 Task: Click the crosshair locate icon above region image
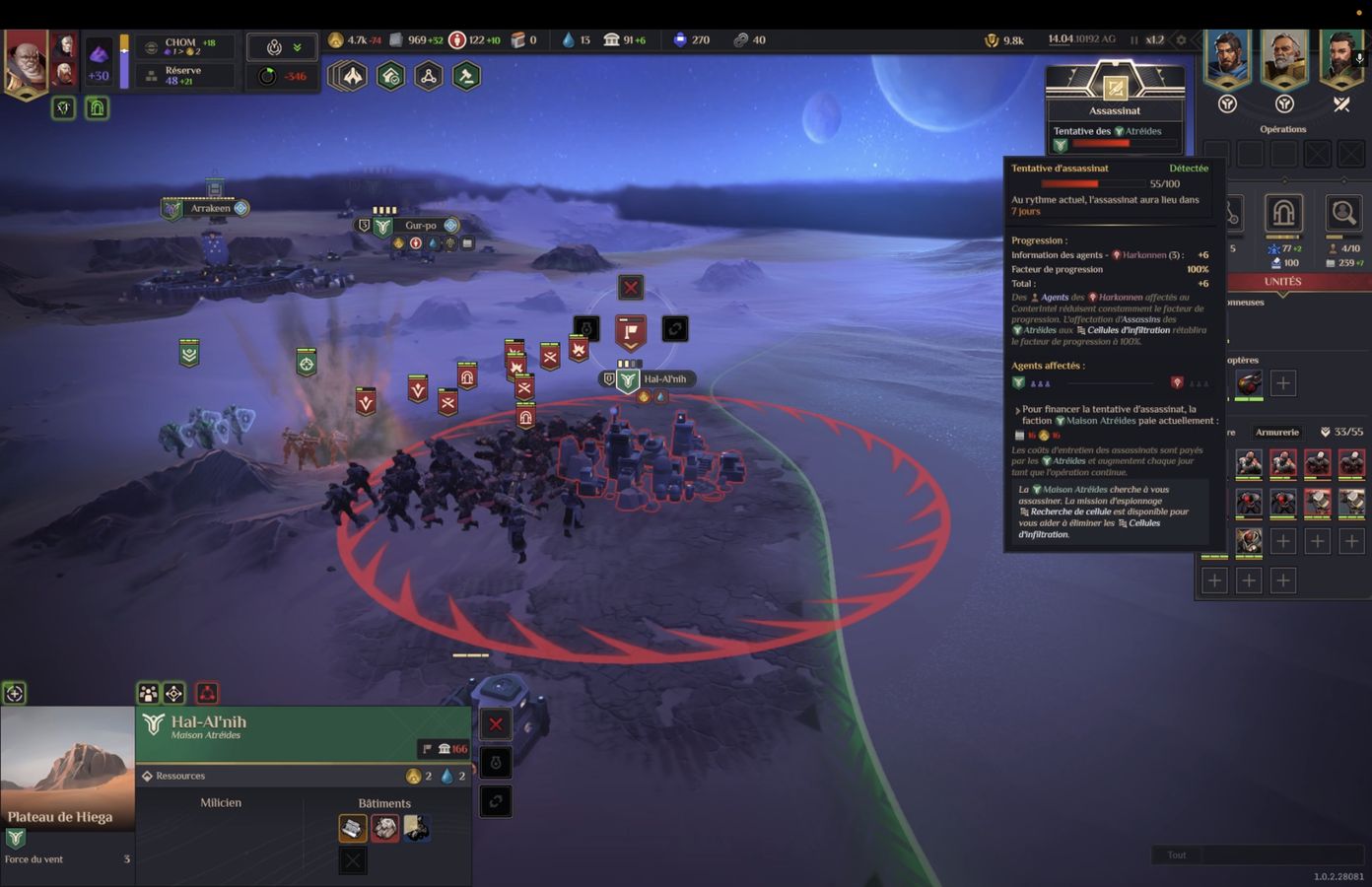point(14,694)
